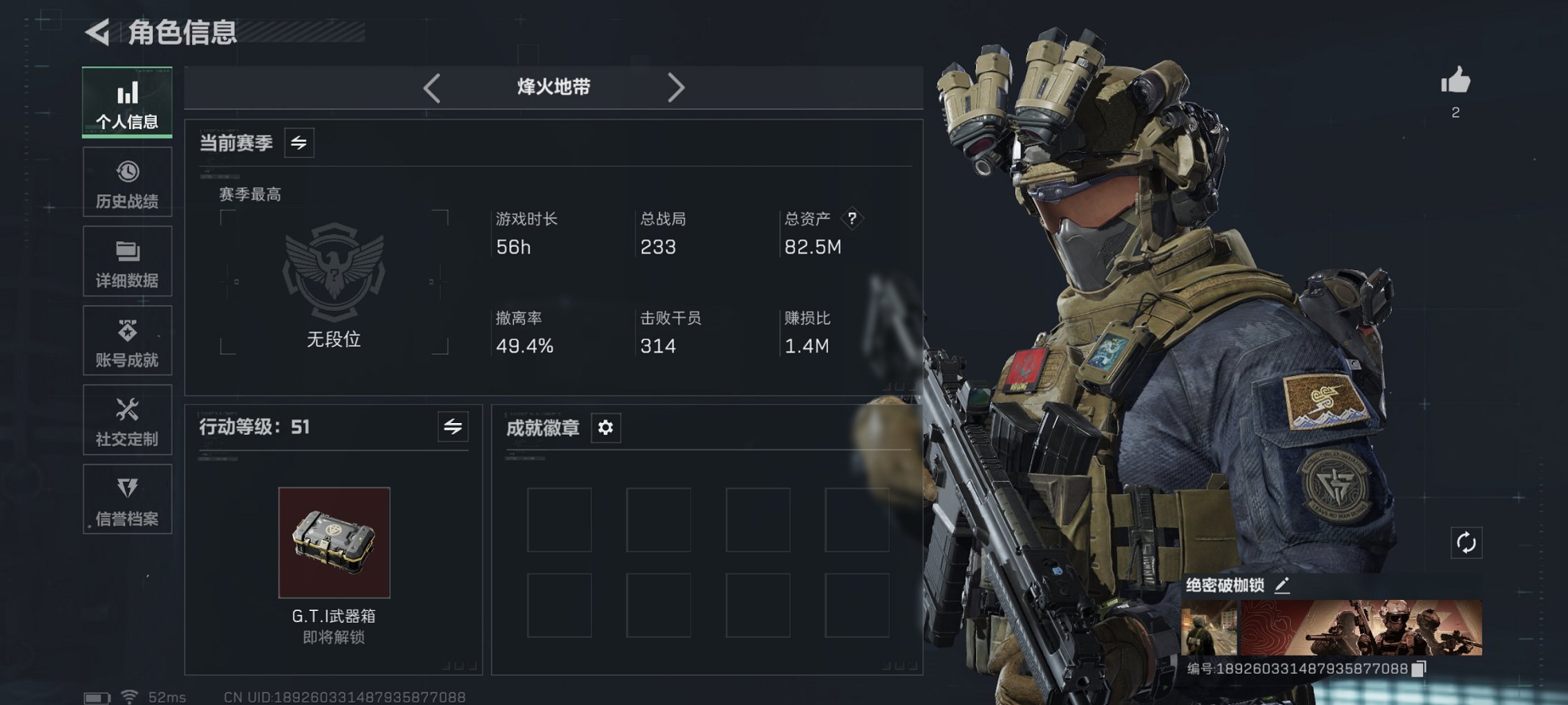This screenshot has width=1568, height=705.
Task: Open the 成就徽章 badge settings gear
Action: click(606, 428)
